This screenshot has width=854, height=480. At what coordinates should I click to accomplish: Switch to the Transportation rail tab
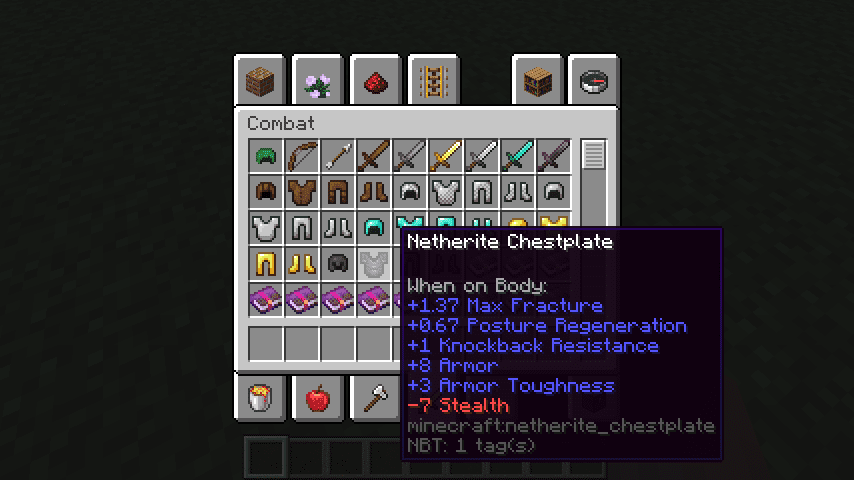434,81
